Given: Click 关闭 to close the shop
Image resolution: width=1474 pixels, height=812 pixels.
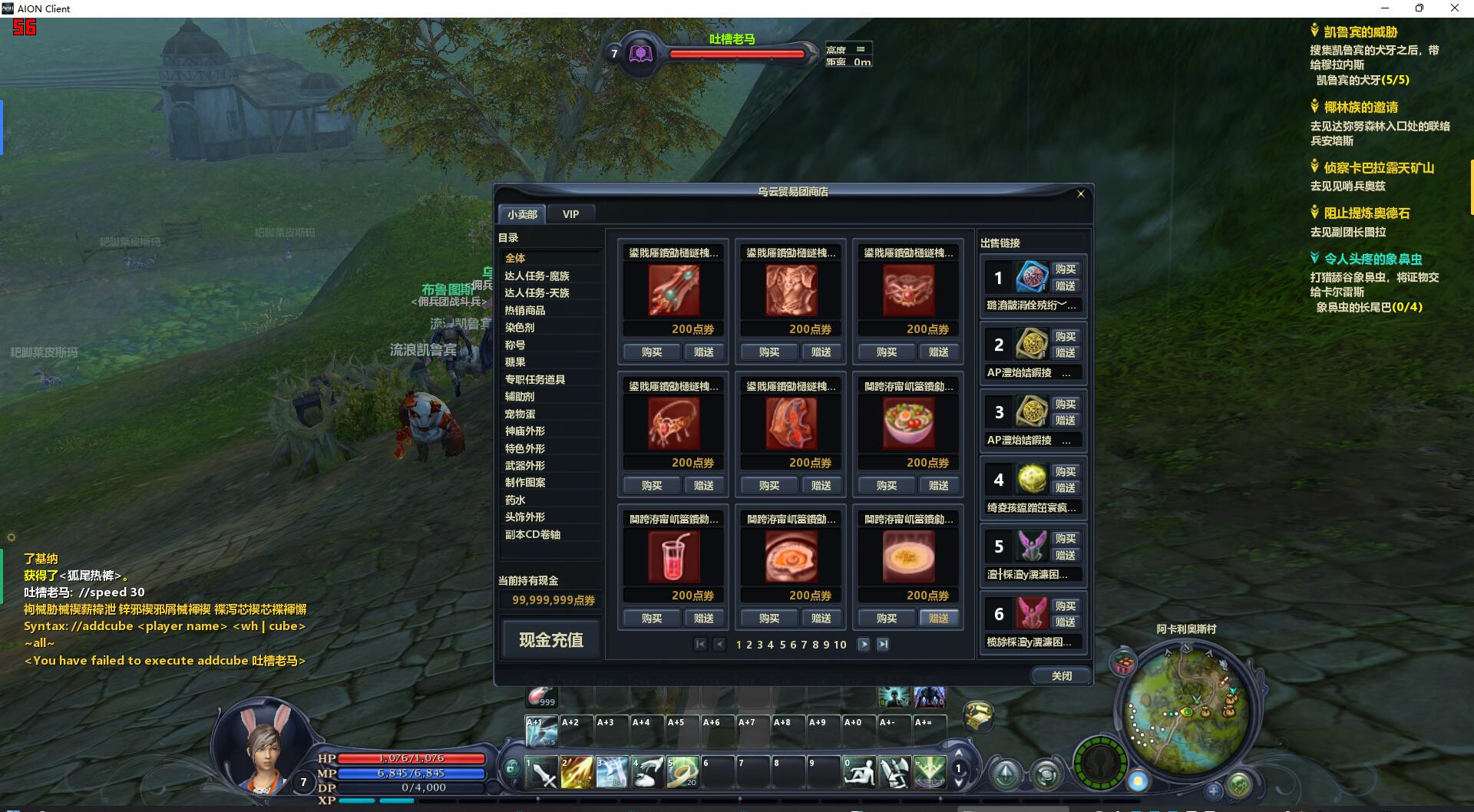Looking at the screenshot, I should click(x=1061, y=675).
